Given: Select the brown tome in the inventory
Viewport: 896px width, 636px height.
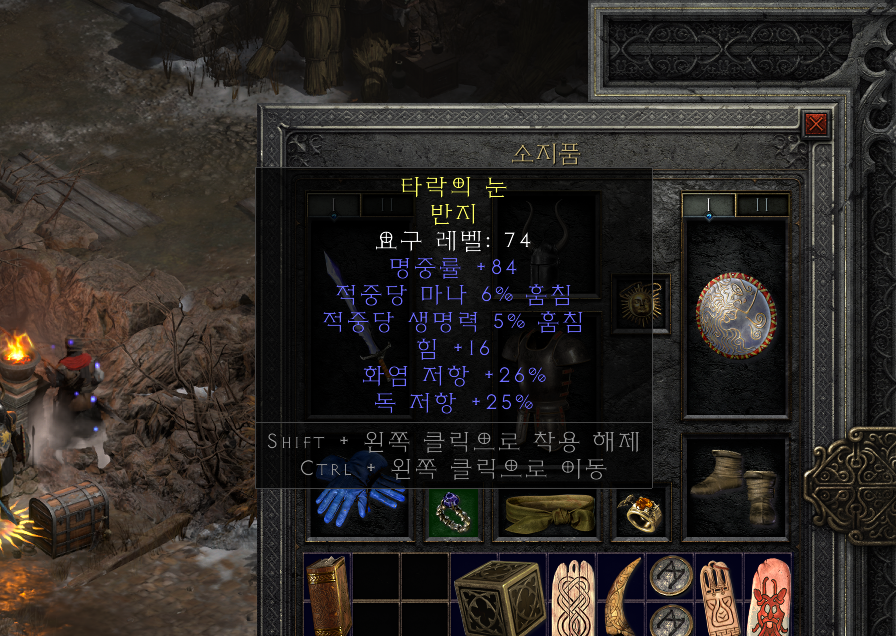Looking at the screenshot, I should (x=326, y=597).
